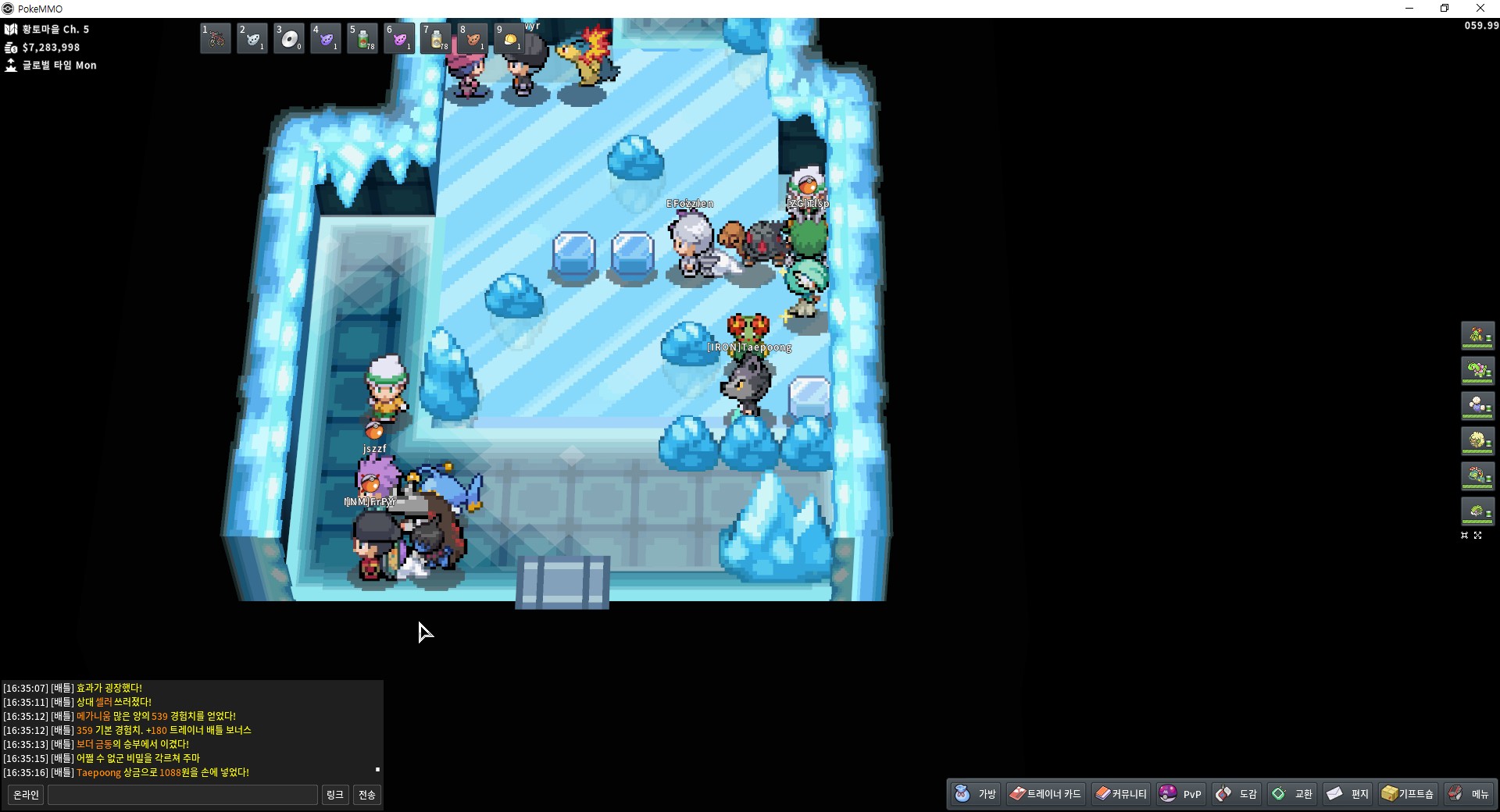Viewport: 1500px width, 812px height.
Task: Send the chat message with 전송
Action: coord(367,795)
